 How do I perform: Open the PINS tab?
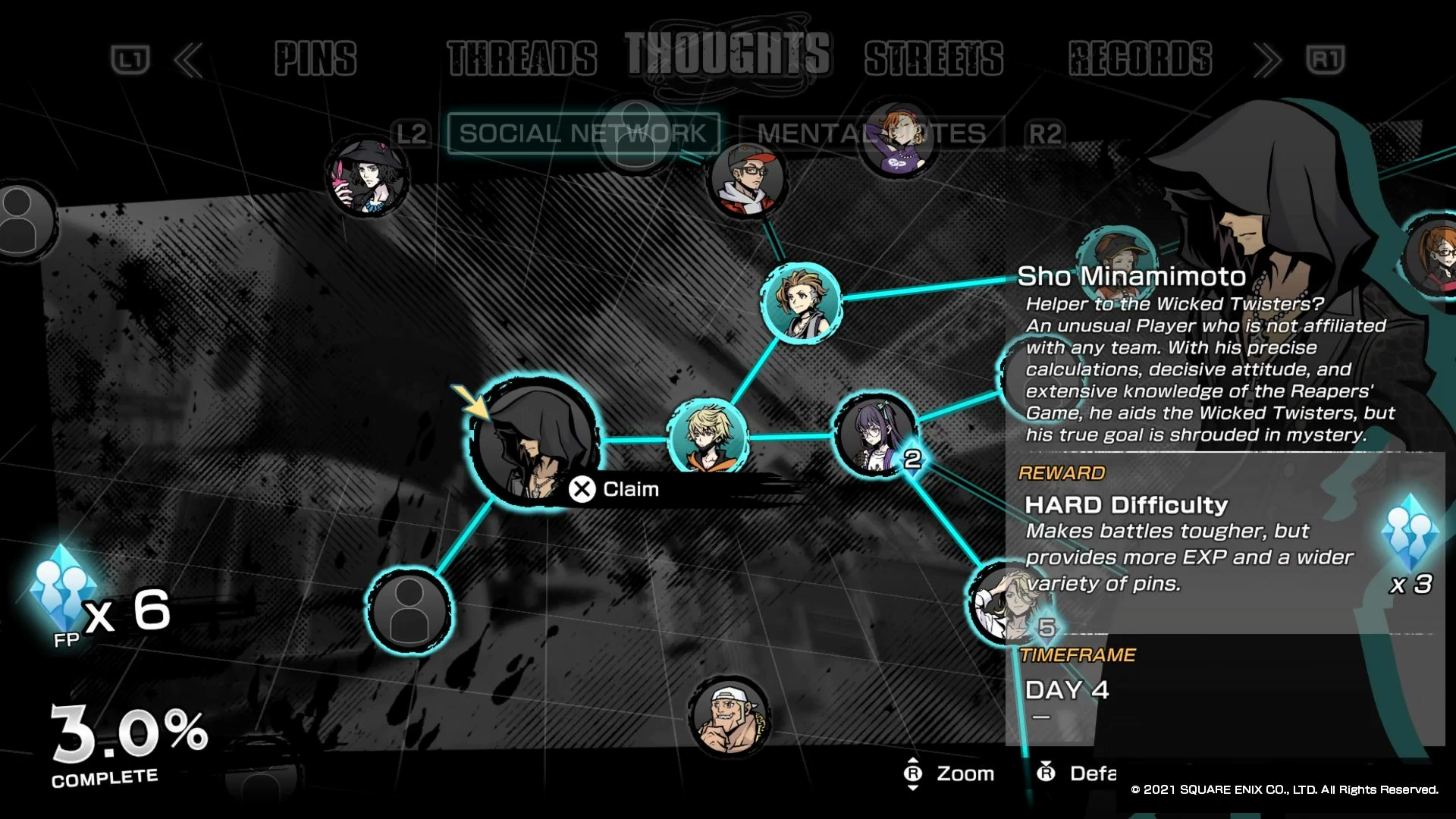(315, 59)
